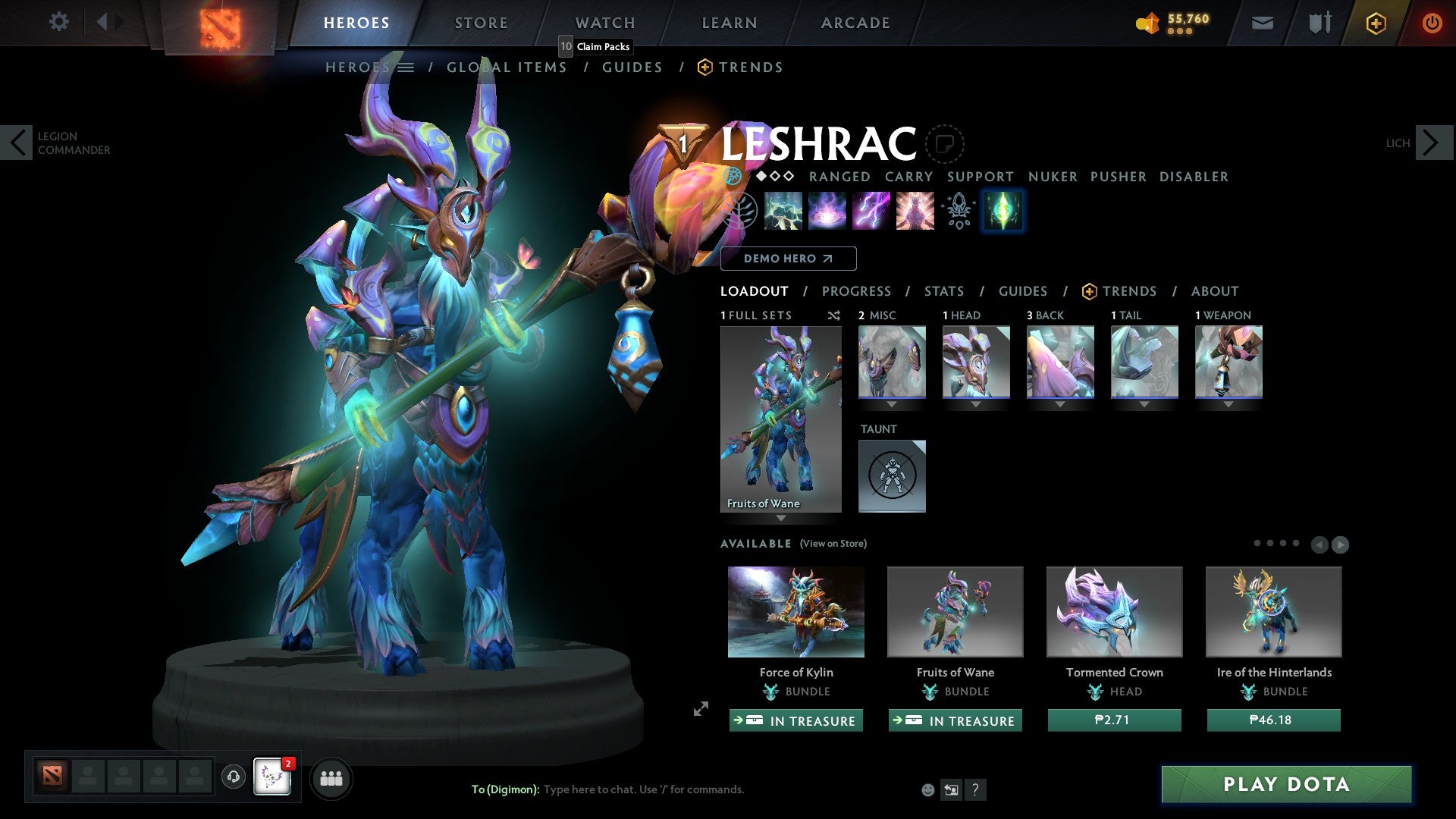Open the Dota Plus hexagon icon

tap(1375, 22)
